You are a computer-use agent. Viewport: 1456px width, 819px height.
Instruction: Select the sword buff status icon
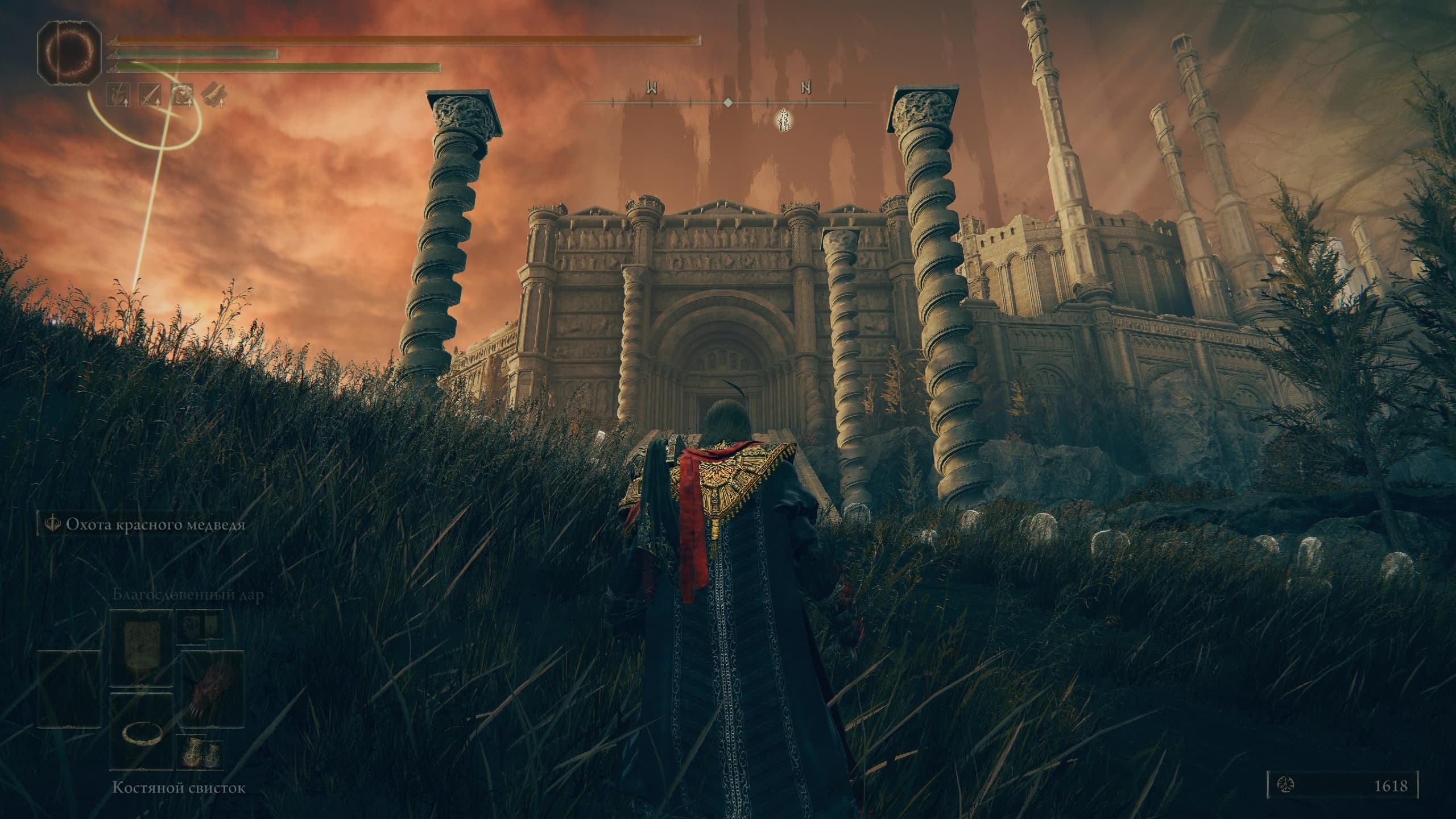[150, 95]
